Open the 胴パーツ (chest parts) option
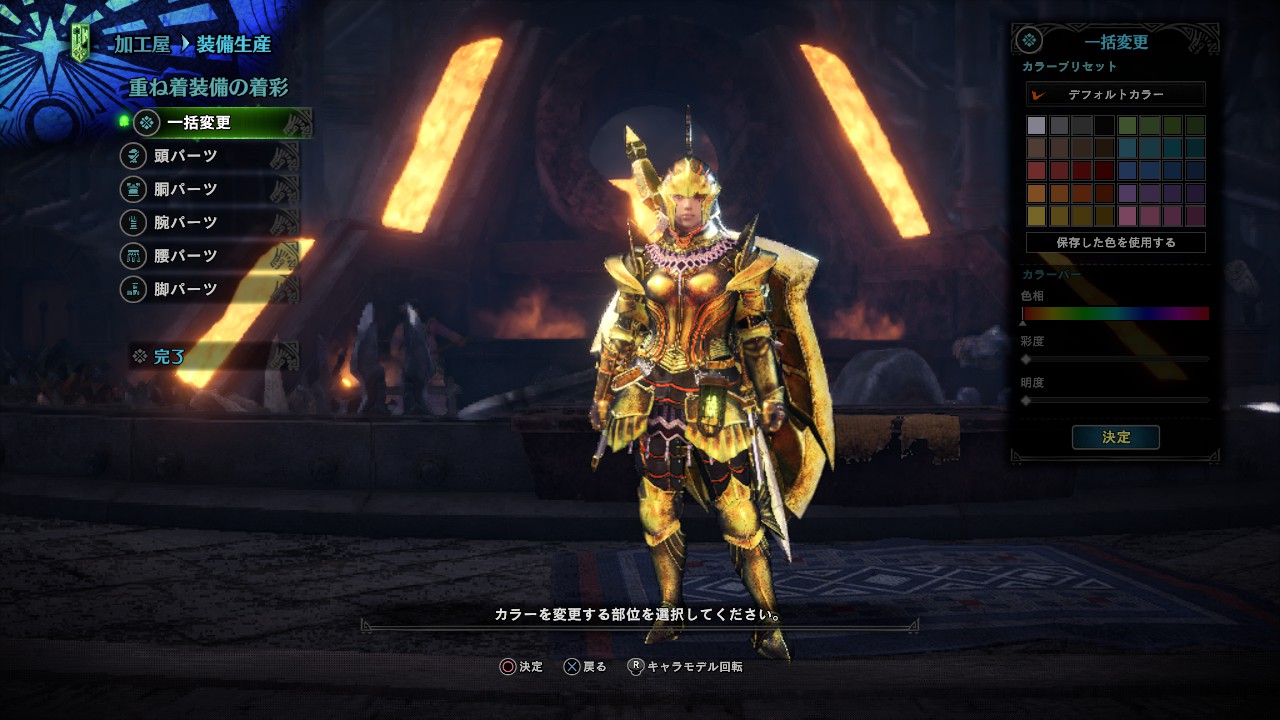Screen dimensions: 1280x720 [185, 189]
